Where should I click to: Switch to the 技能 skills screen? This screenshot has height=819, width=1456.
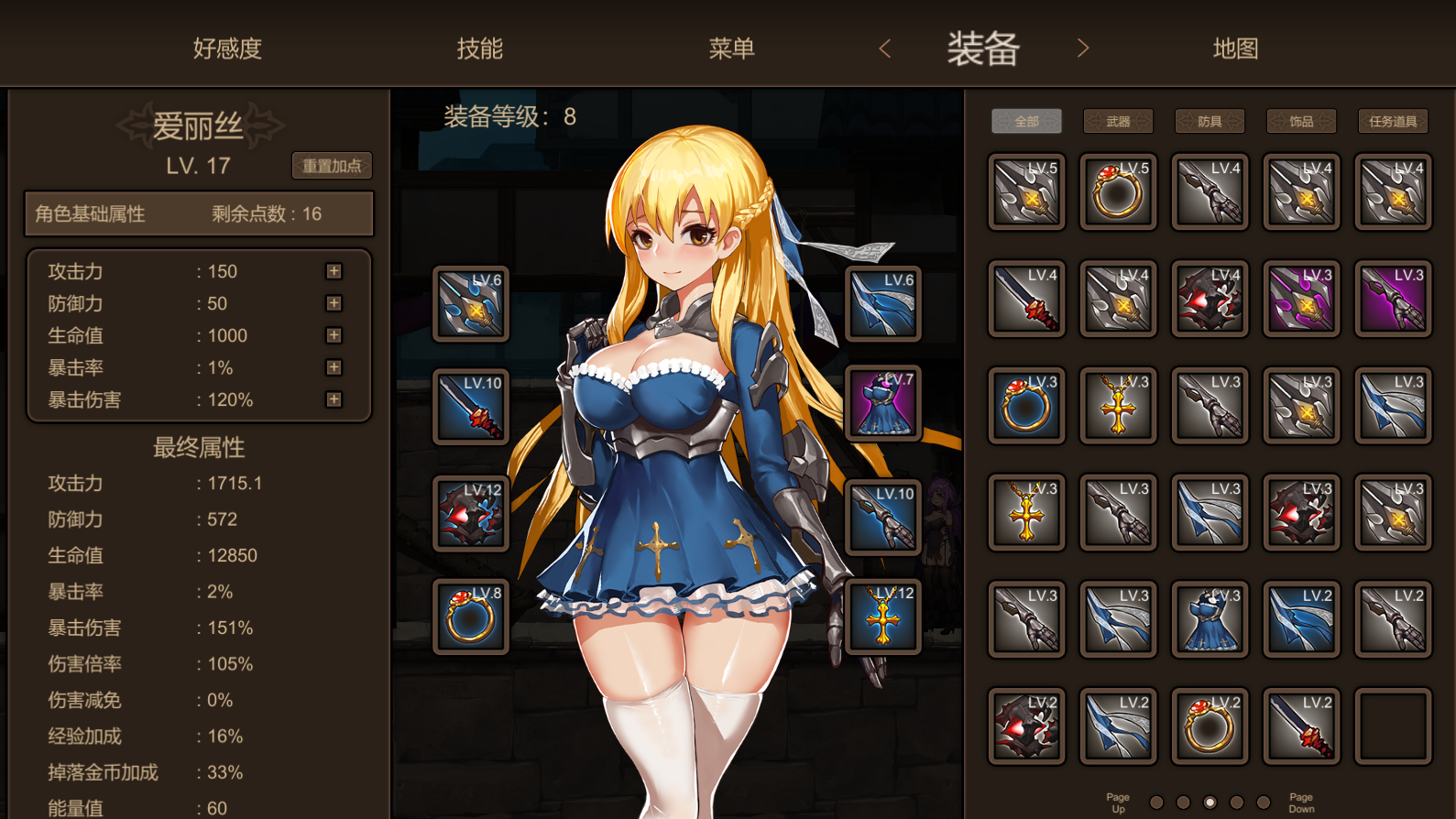[x=480, y=49]
